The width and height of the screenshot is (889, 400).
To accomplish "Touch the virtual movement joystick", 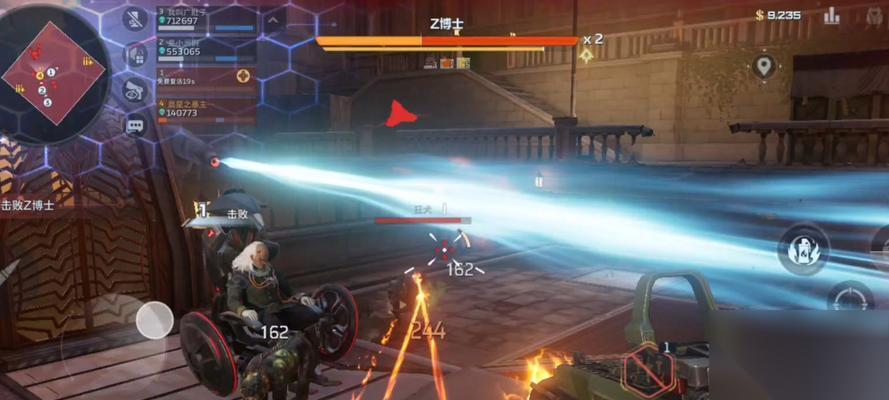I will click(154, 320).
